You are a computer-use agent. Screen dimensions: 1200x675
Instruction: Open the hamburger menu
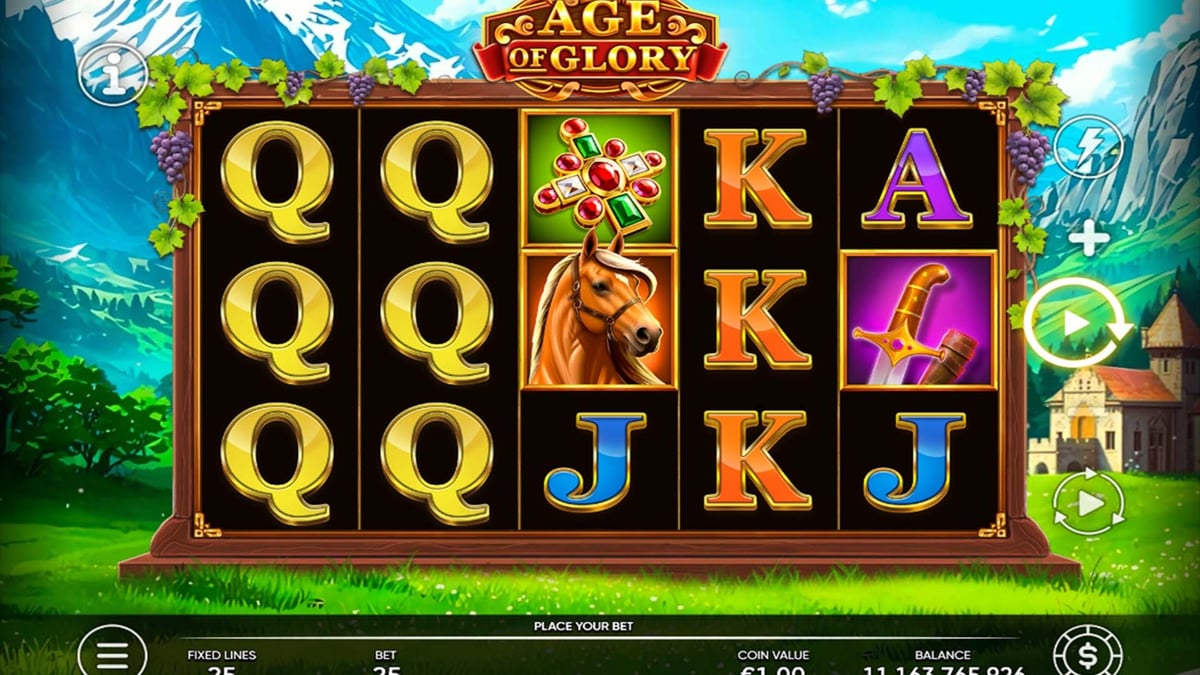(x=112, y=652)
